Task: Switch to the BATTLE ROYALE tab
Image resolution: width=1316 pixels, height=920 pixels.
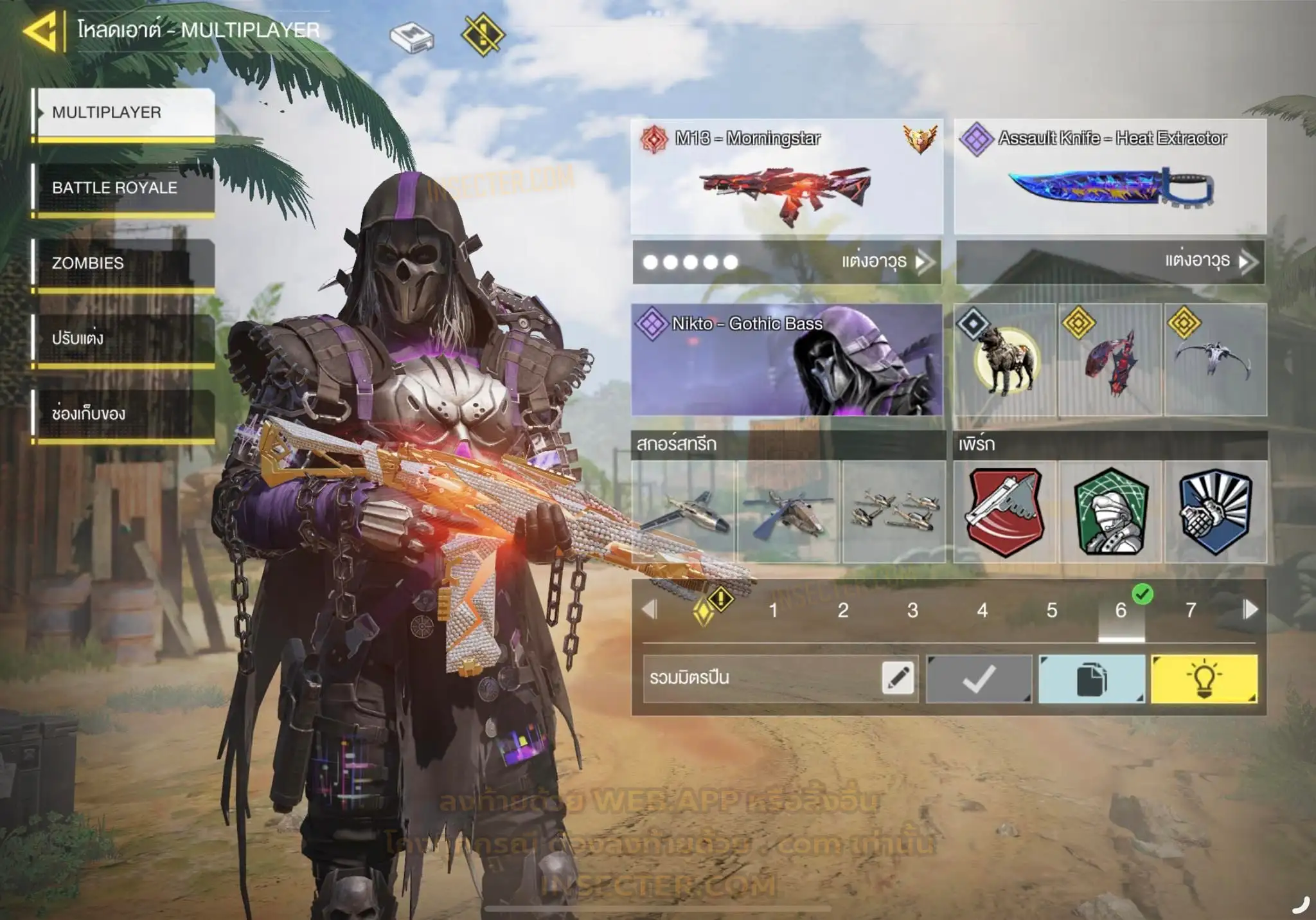Action: pos(125,188)
